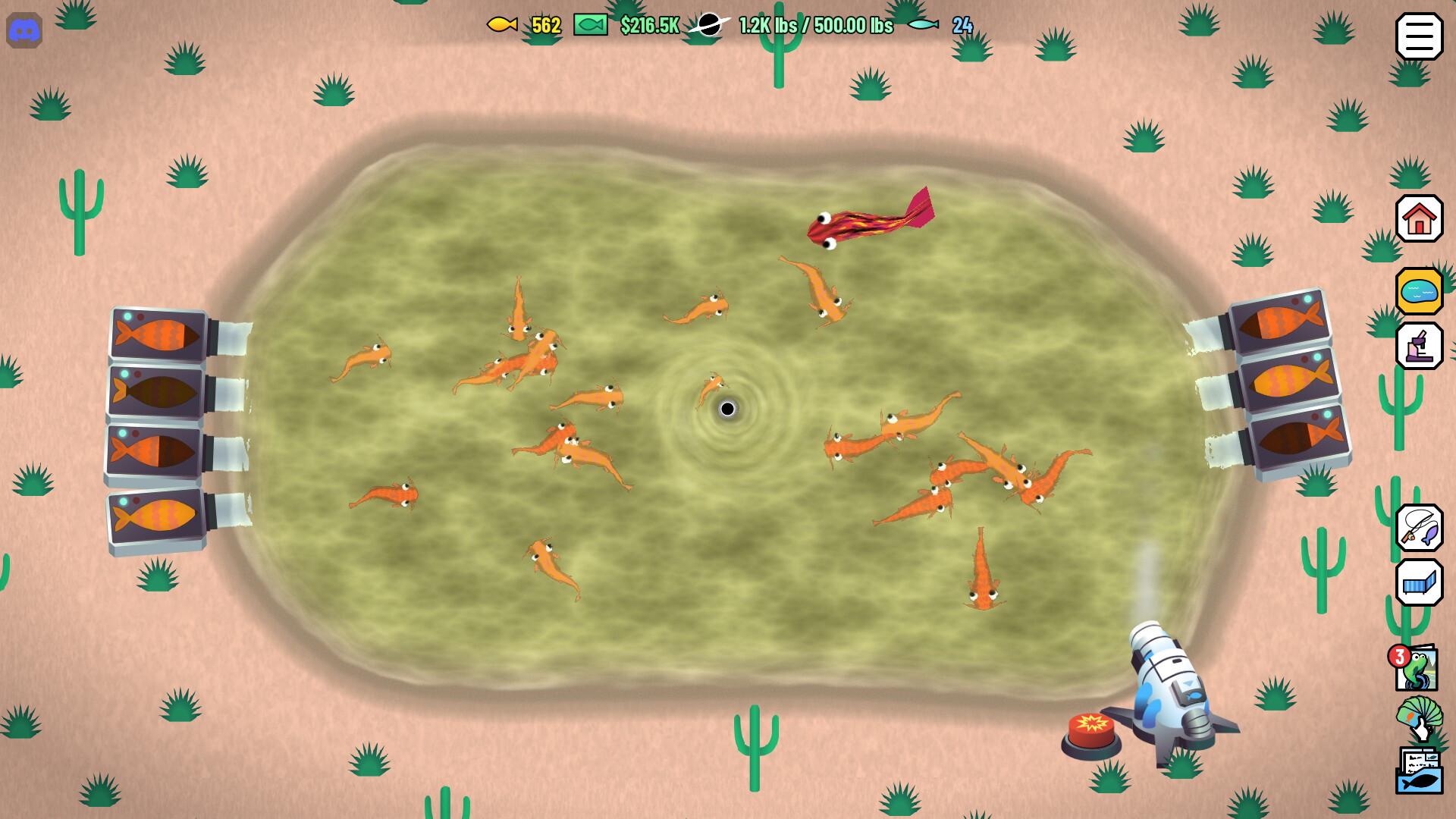Open the blue fence pen icon
This screenshot has height=819, width=1456.
click(1419, 582)
